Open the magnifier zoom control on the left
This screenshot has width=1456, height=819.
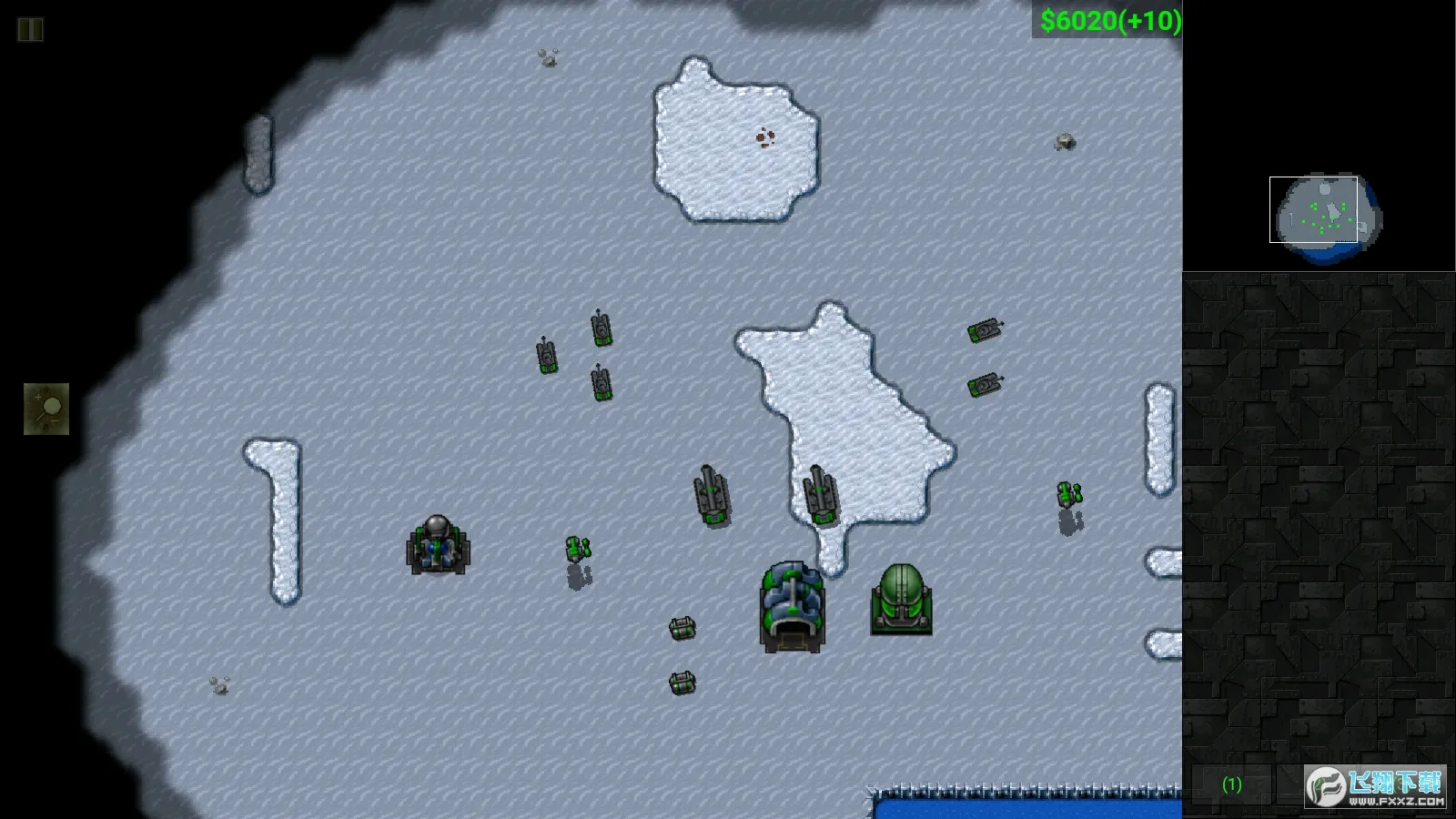click(51, 407)
